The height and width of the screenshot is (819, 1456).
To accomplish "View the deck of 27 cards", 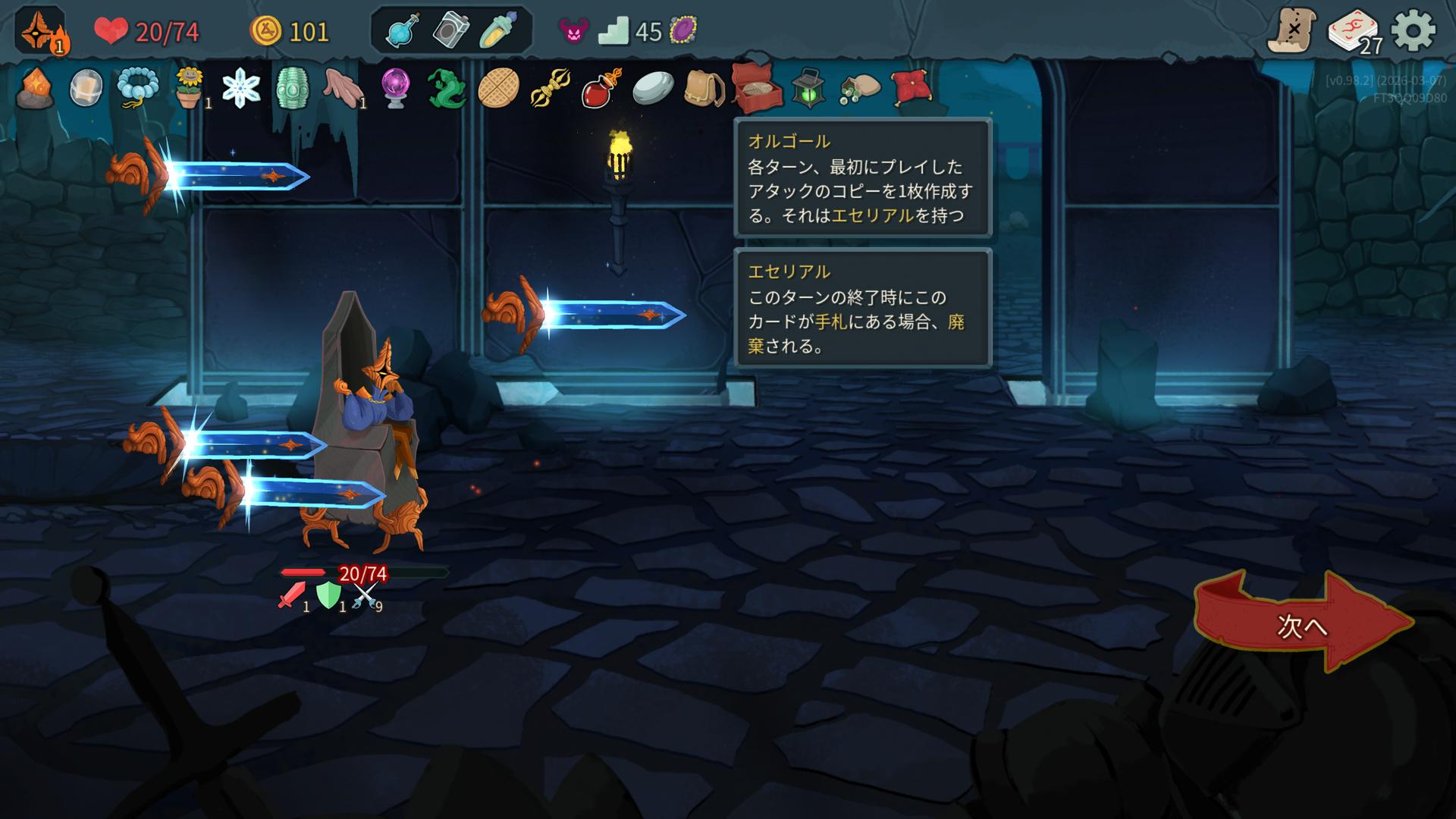I will [x=1354, y=32].
